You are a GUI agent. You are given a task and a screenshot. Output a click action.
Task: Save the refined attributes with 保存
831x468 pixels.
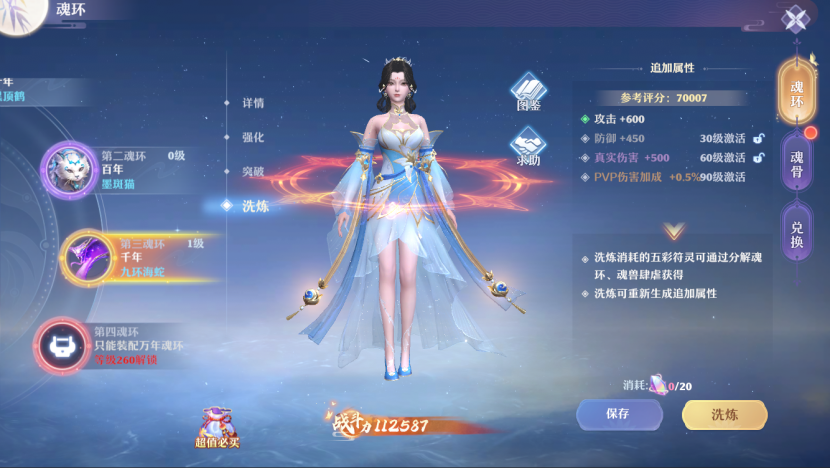(x=619, y=414)
